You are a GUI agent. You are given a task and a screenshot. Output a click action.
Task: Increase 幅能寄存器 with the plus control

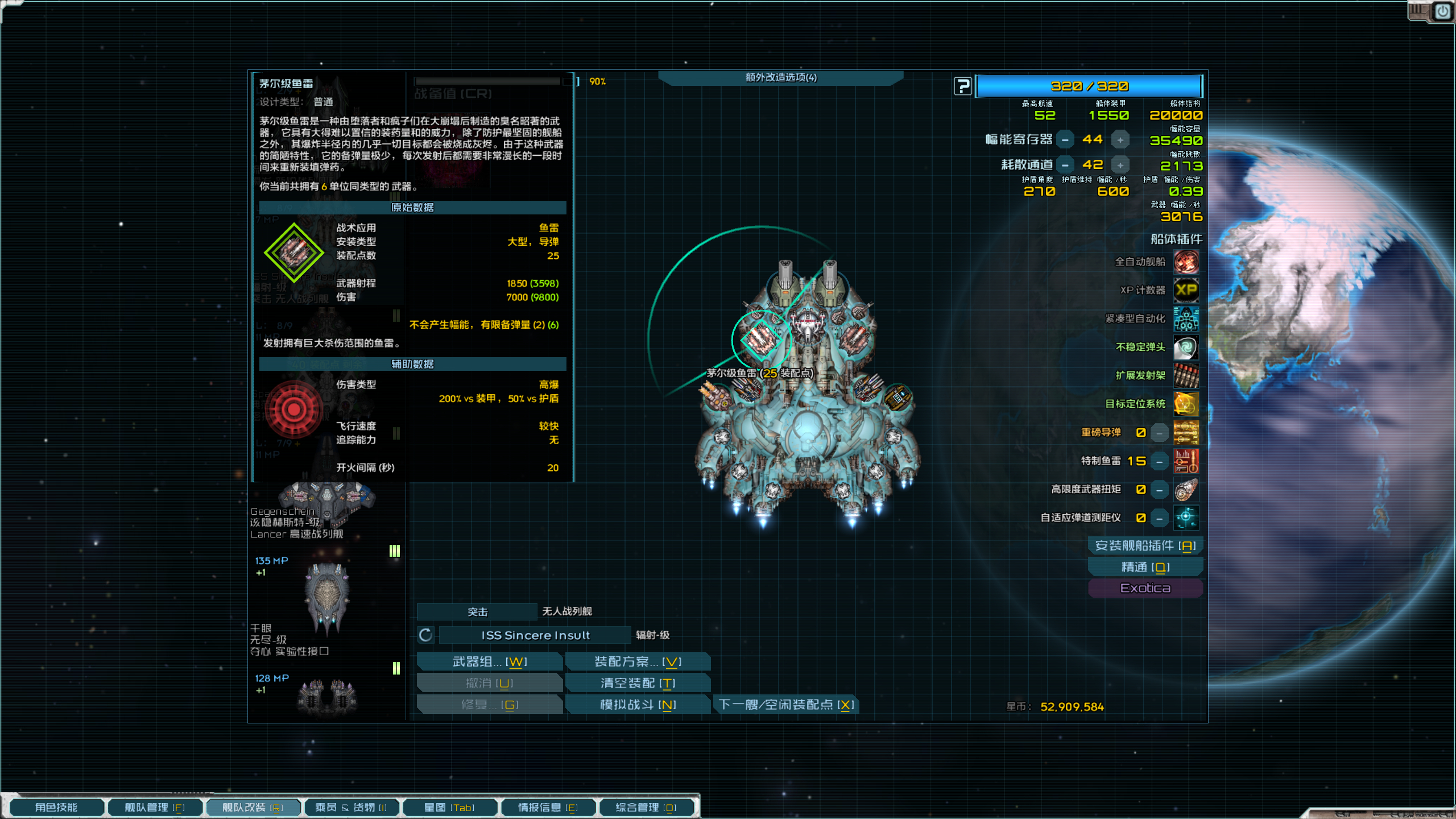tap(1119, 139)
